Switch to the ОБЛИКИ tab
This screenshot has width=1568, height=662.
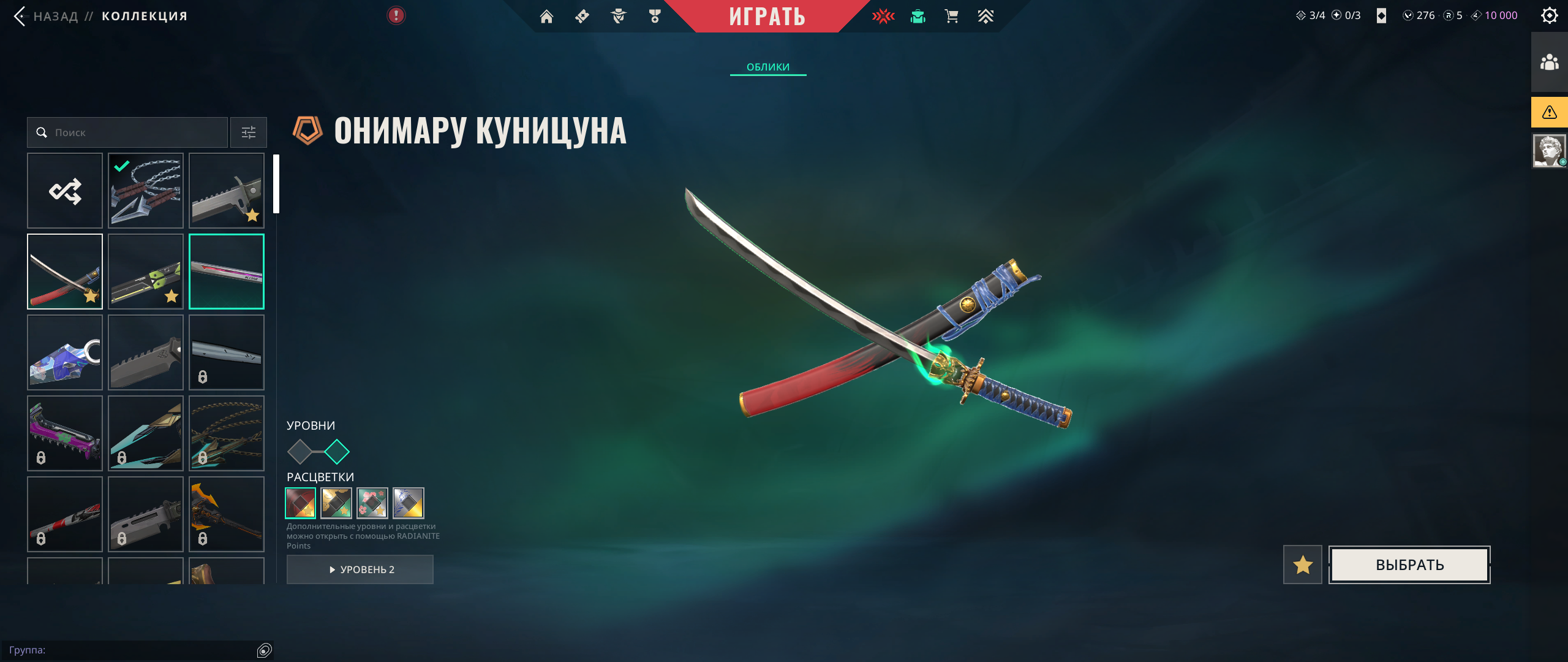767,67
